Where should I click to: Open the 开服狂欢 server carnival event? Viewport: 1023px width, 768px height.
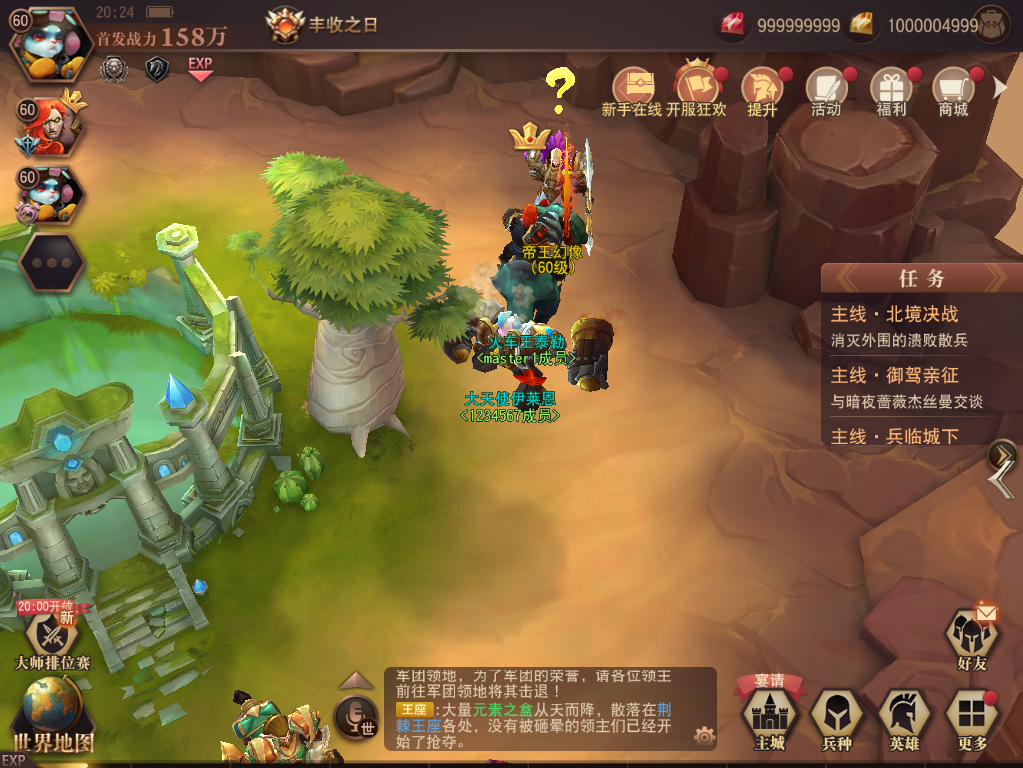(697, 92)
